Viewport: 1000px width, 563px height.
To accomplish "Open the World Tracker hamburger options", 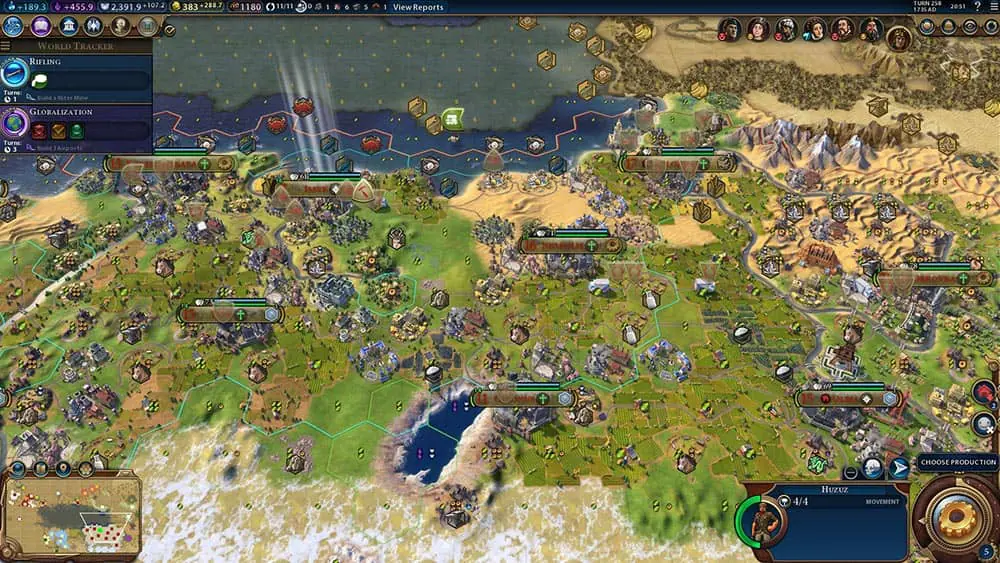I will pyautogui.click(x=6, y=46).
